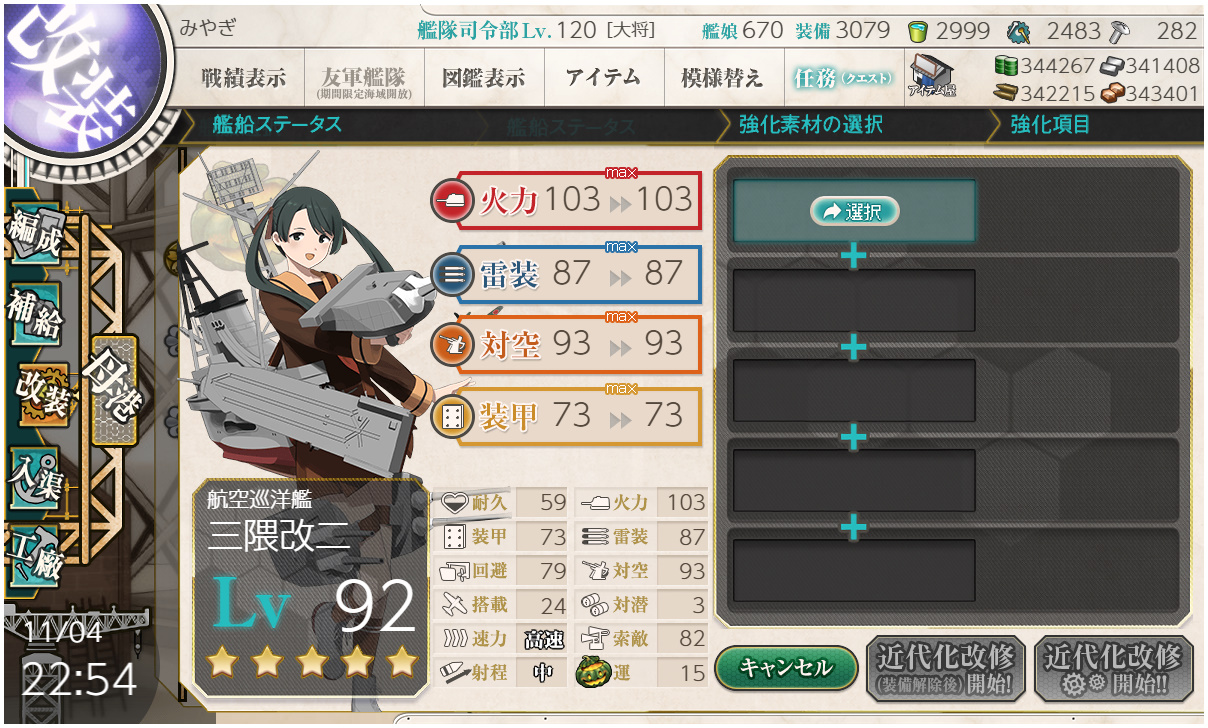Select the 改装 remodel side button
The image size is (1208, 728).
coord(42,394)
